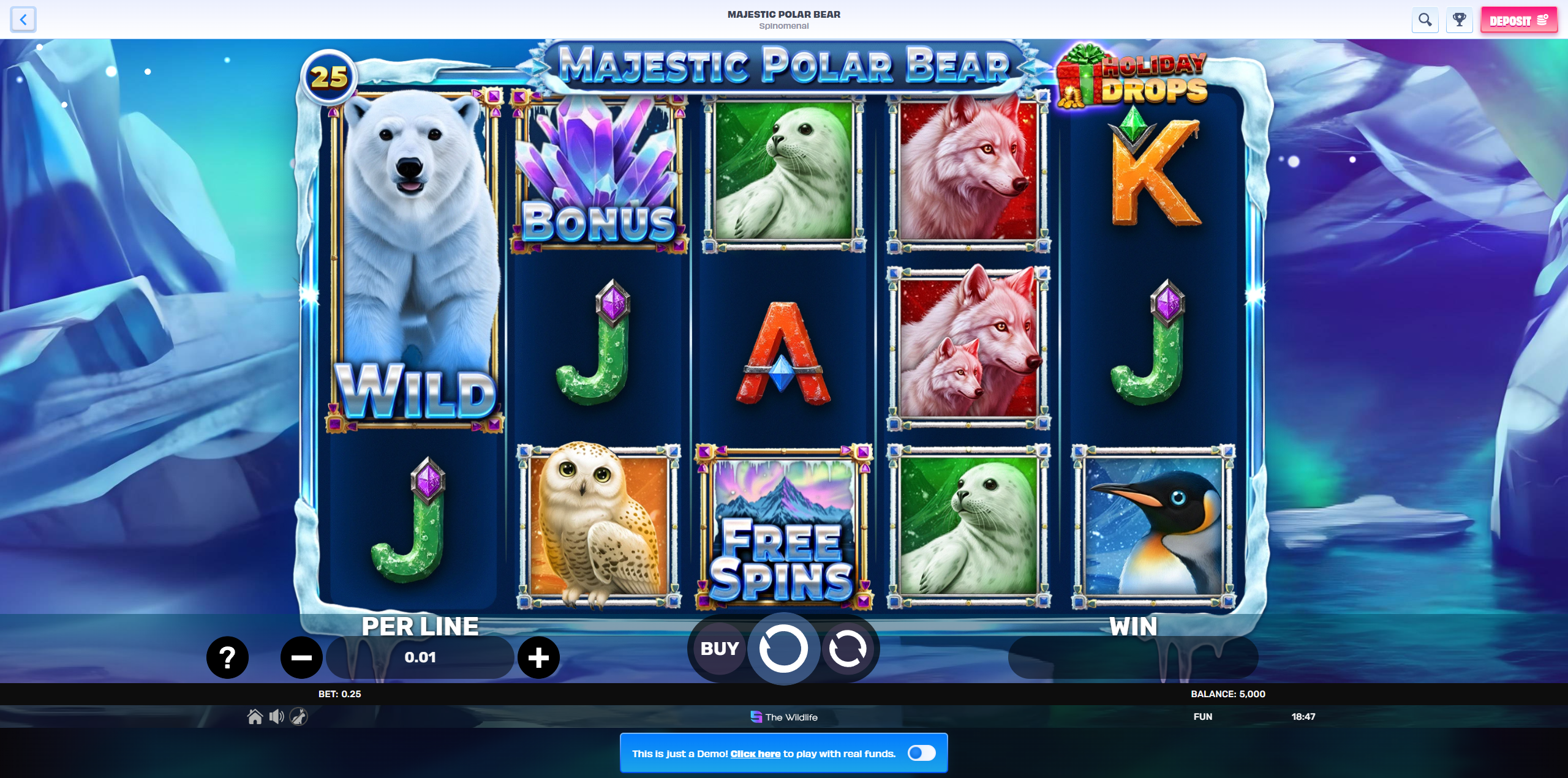Follow the "Click here" real funds link
This screenshot has height=778, width=1568.
(x=755, y=754)
